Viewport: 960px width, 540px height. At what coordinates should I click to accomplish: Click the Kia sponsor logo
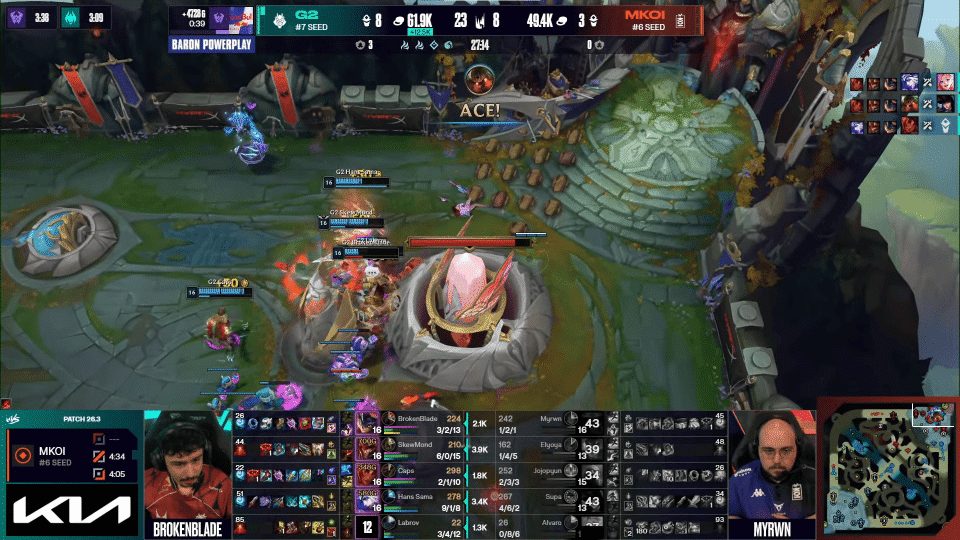(71, 512)
